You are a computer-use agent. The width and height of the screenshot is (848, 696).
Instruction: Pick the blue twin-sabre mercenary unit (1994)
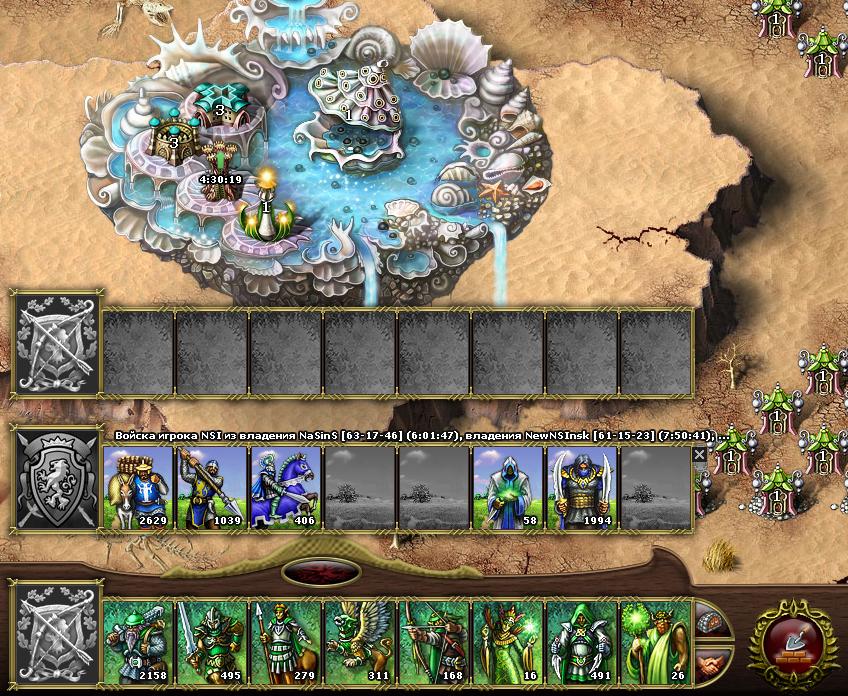(583, 487)
